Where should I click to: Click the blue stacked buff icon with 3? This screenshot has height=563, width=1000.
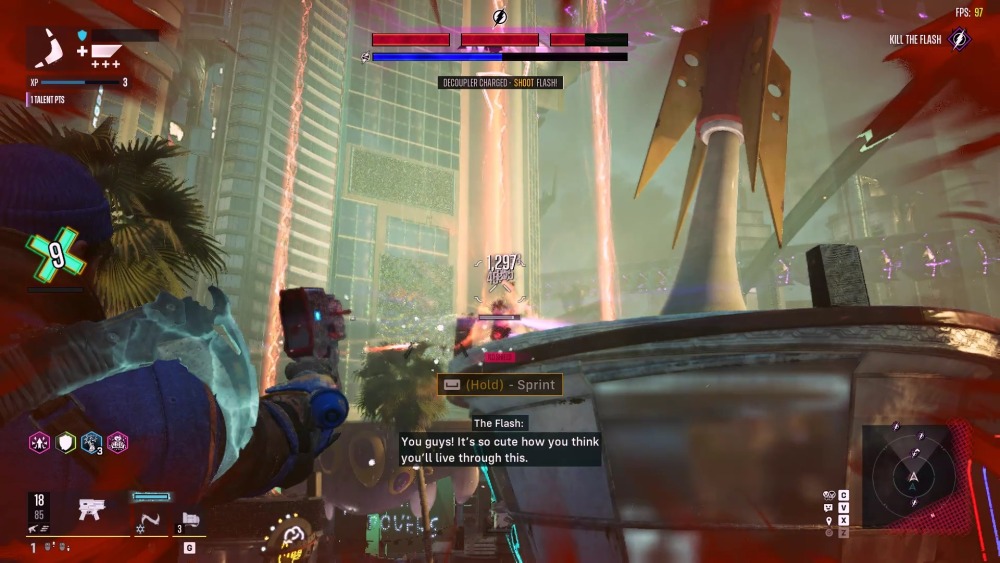click(91, 442)
